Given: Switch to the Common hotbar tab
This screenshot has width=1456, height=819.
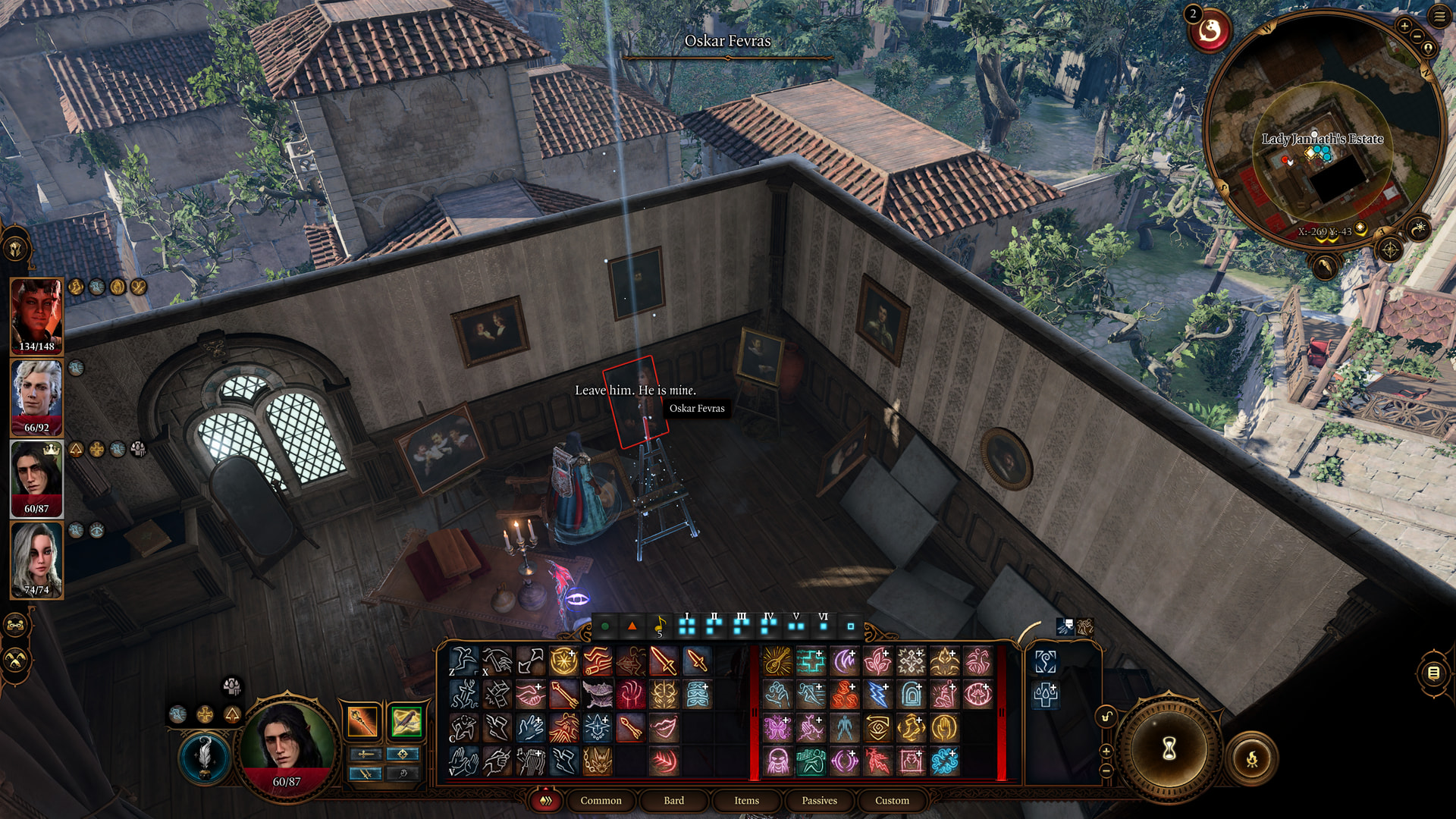Looking at the screenshot, I should point(601,800).
